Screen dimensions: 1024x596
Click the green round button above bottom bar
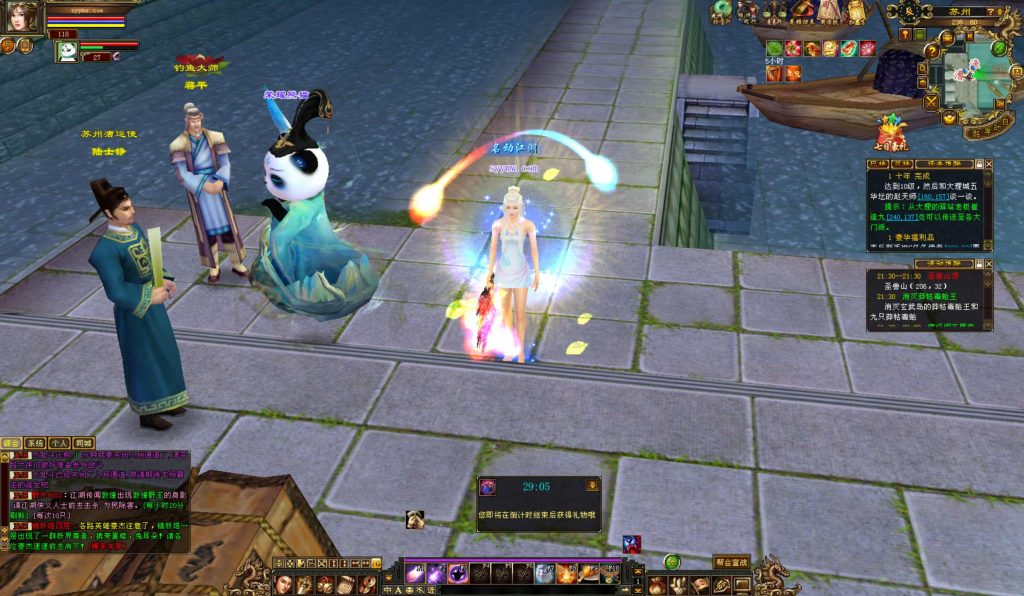672,562
